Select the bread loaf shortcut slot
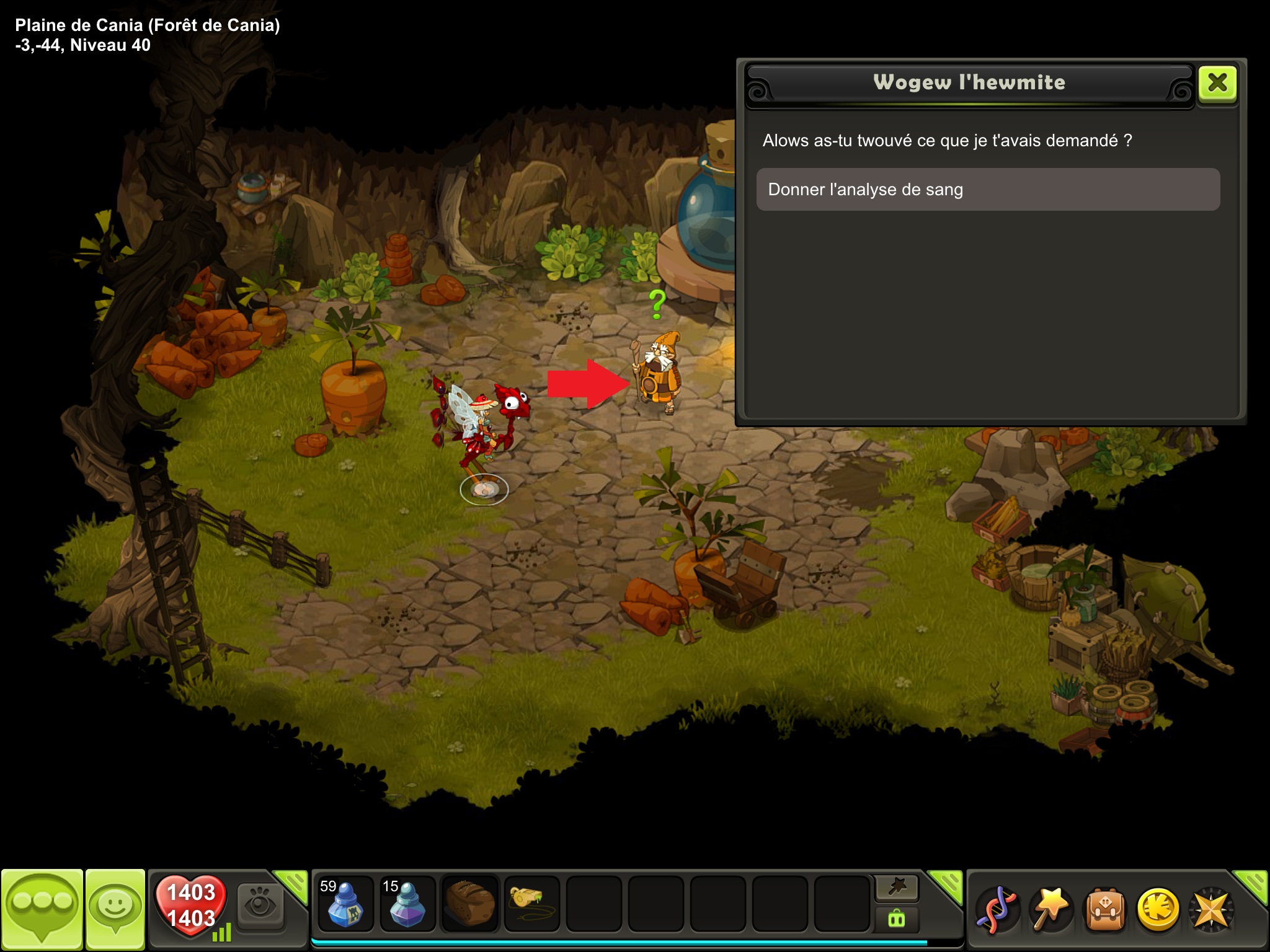Screen dimensions: 1270x952 (x=470, y=904)
